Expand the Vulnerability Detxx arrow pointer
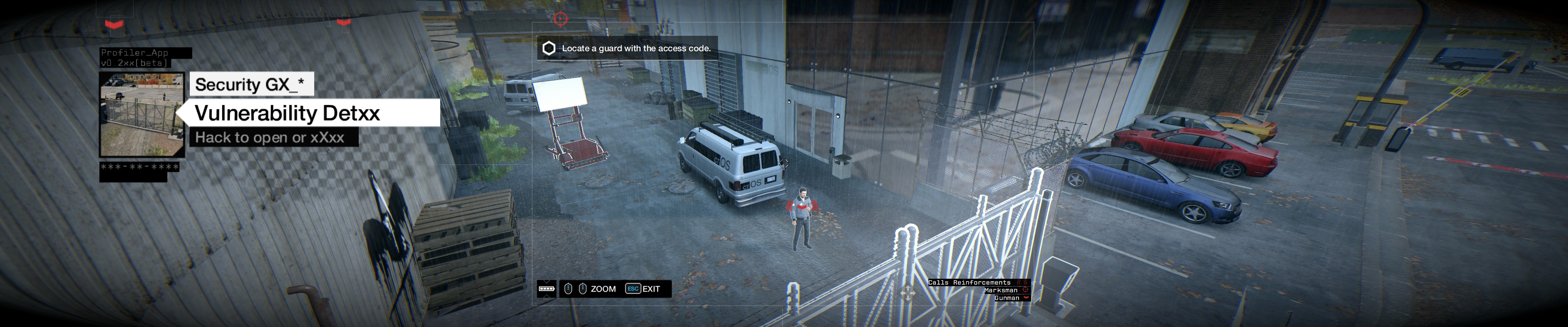1568x327 pixels. click(x=182, y=113)
